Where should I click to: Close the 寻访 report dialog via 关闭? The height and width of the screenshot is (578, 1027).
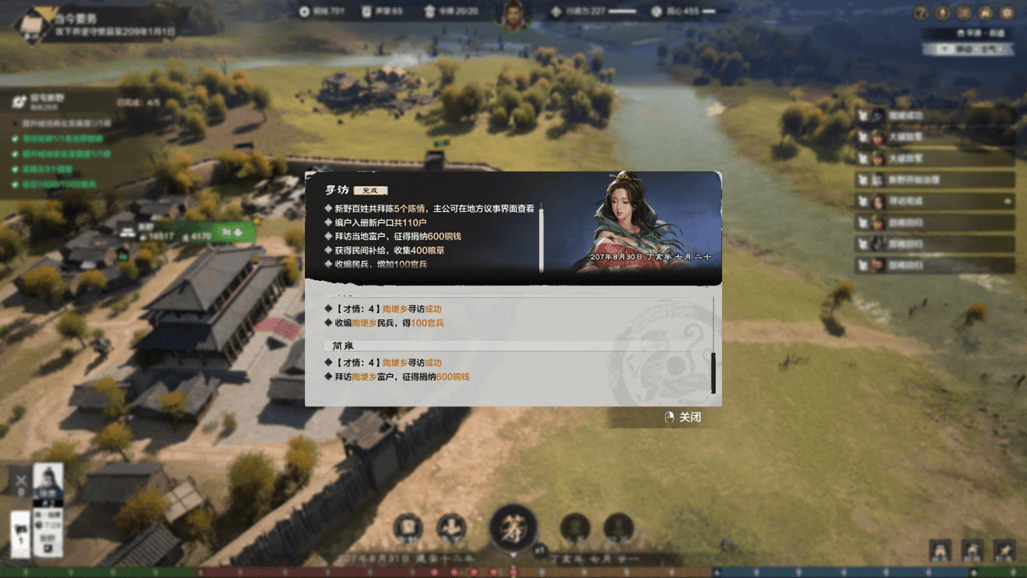pyautogui.click(x=683, y=417)
